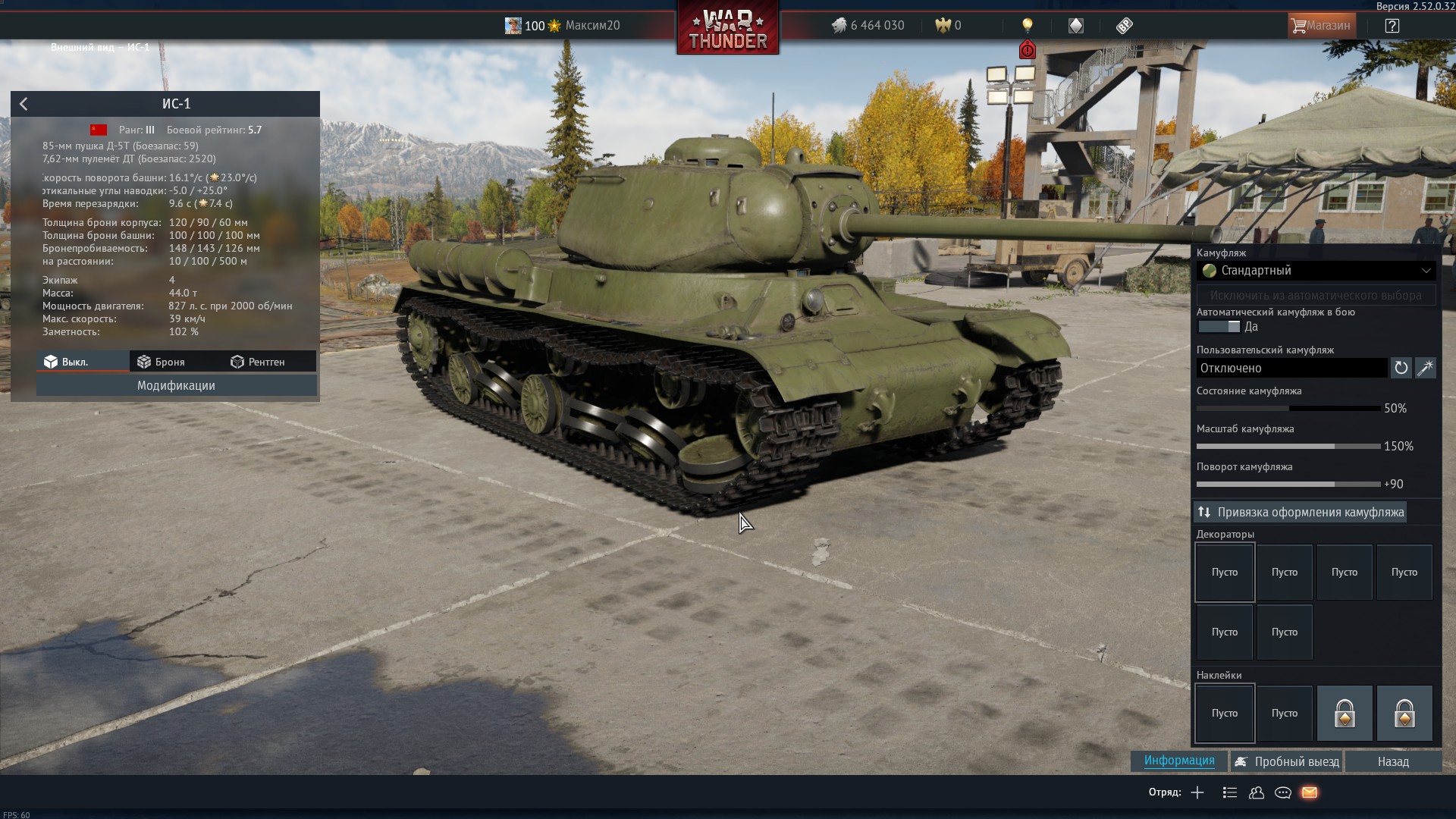Open the orange mail envelope

pos(1310,792)
